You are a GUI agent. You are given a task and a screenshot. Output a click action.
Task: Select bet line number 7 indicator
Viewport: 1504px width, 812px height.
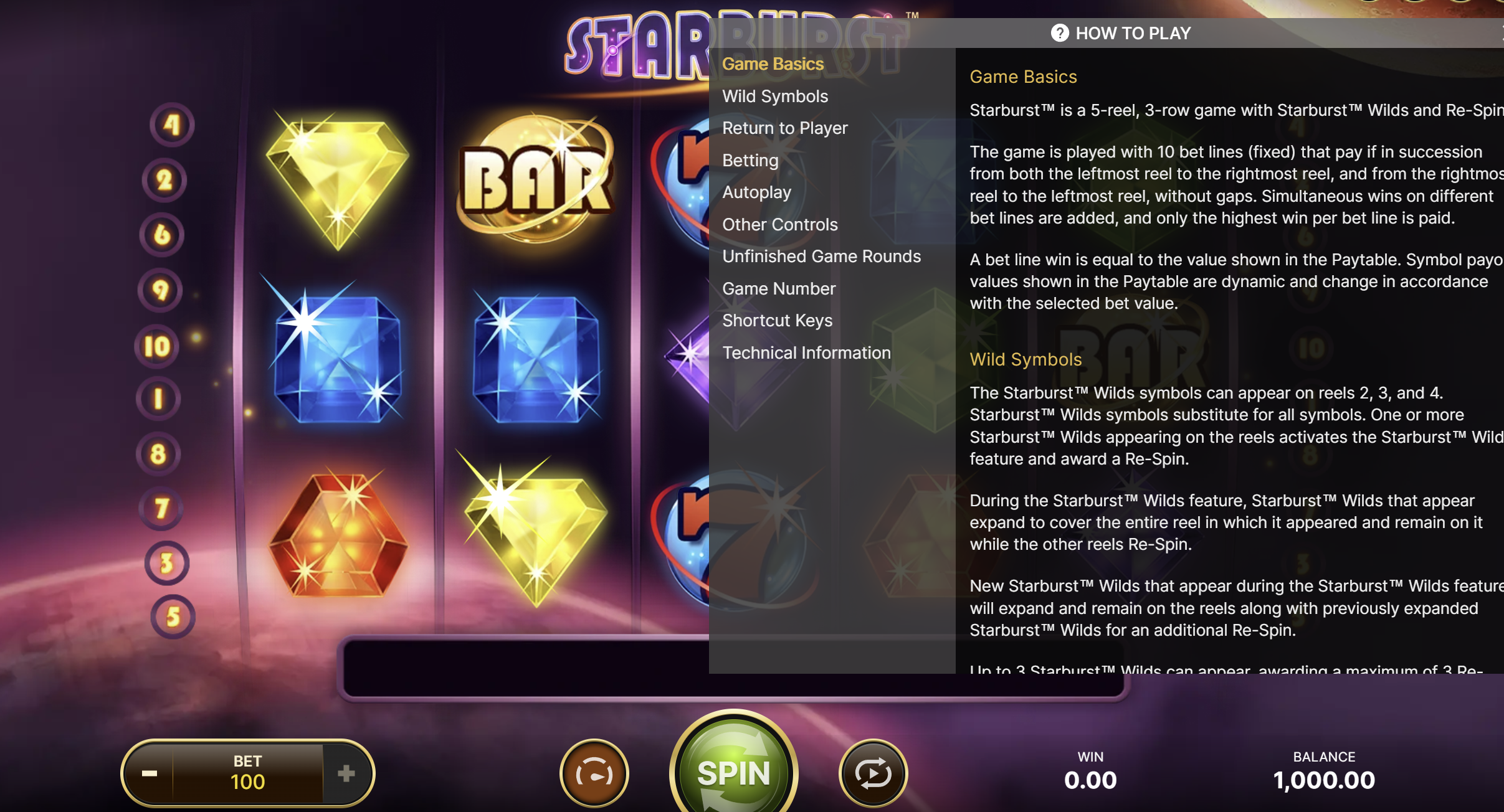(161, 508)
